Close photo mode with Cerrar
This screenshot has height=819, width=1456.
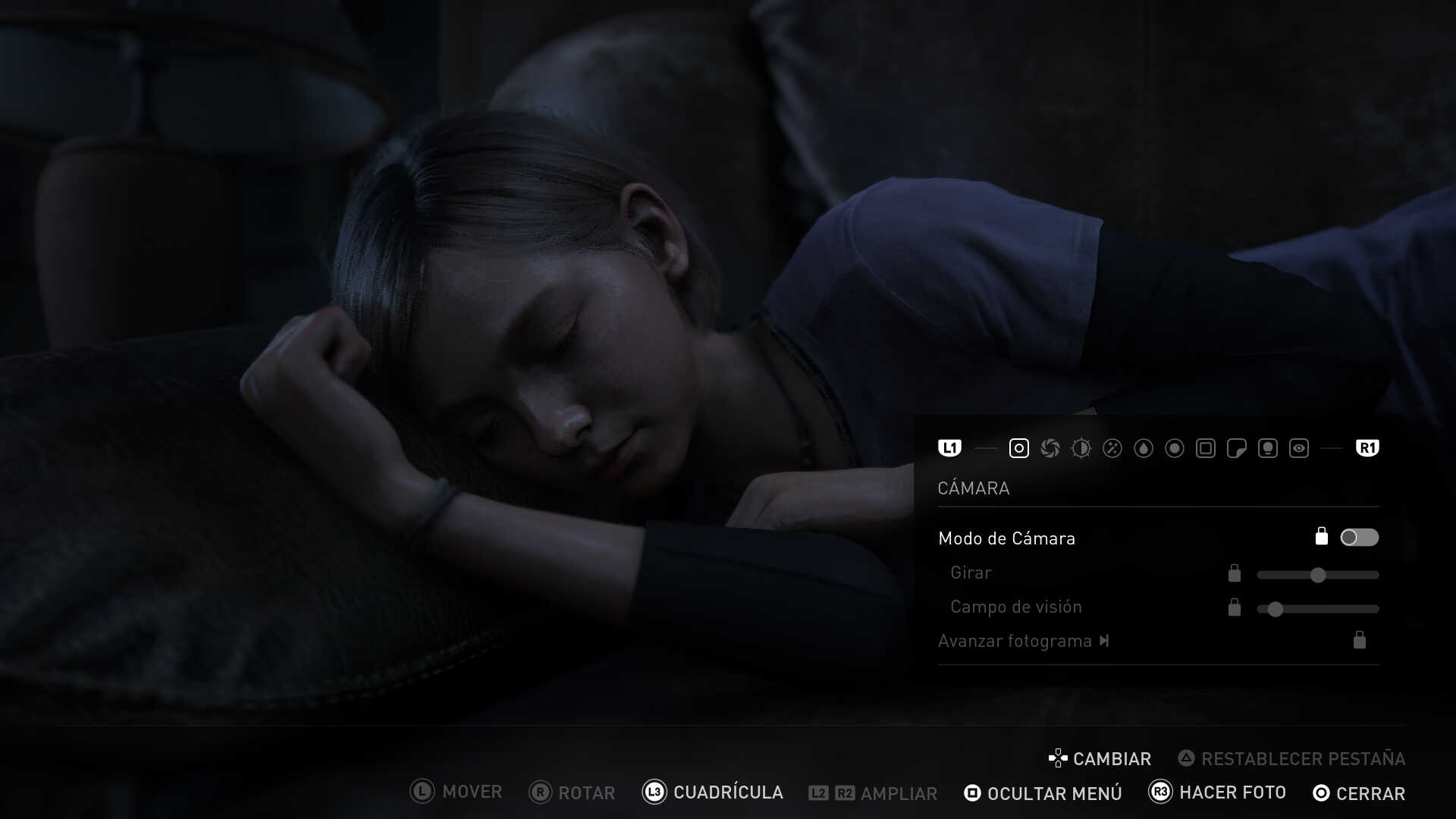coord(1359,793)
